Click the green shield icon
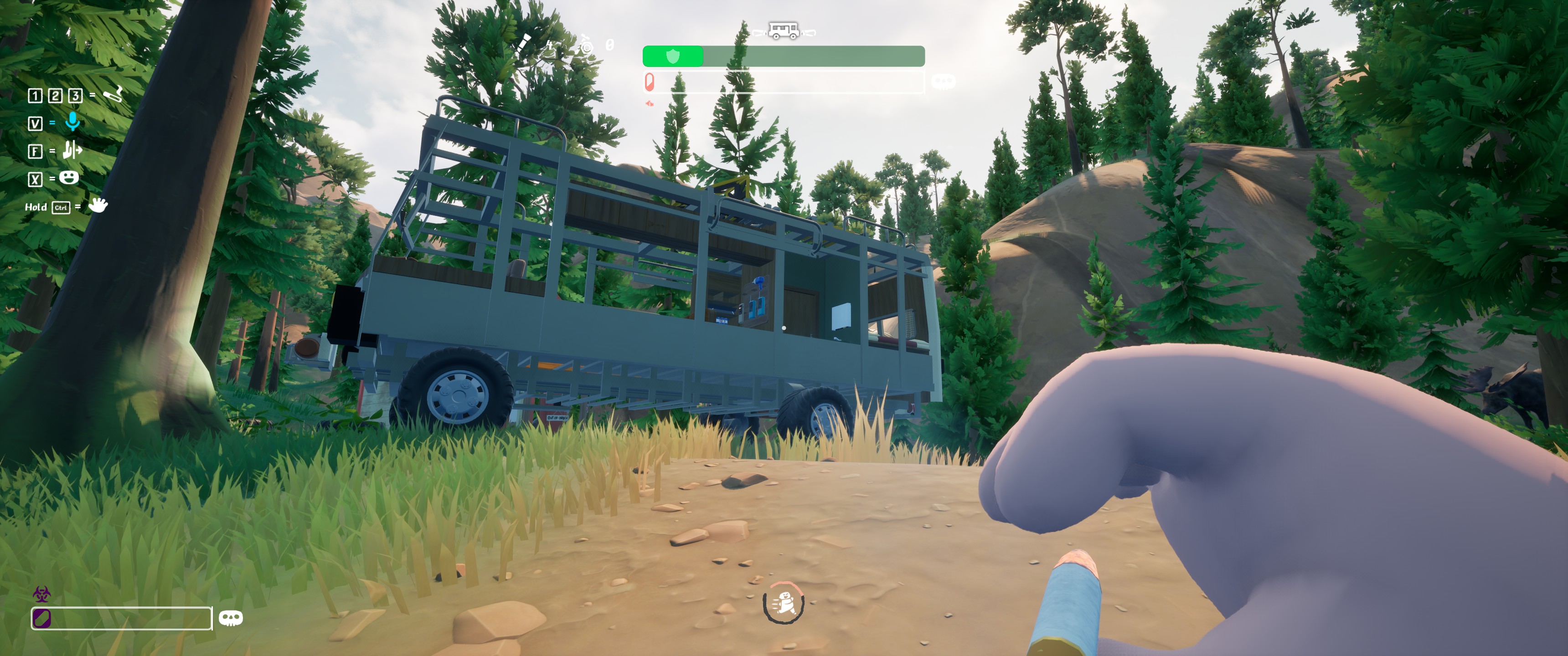Screen dimensions: 1568x656 [673, 56]
